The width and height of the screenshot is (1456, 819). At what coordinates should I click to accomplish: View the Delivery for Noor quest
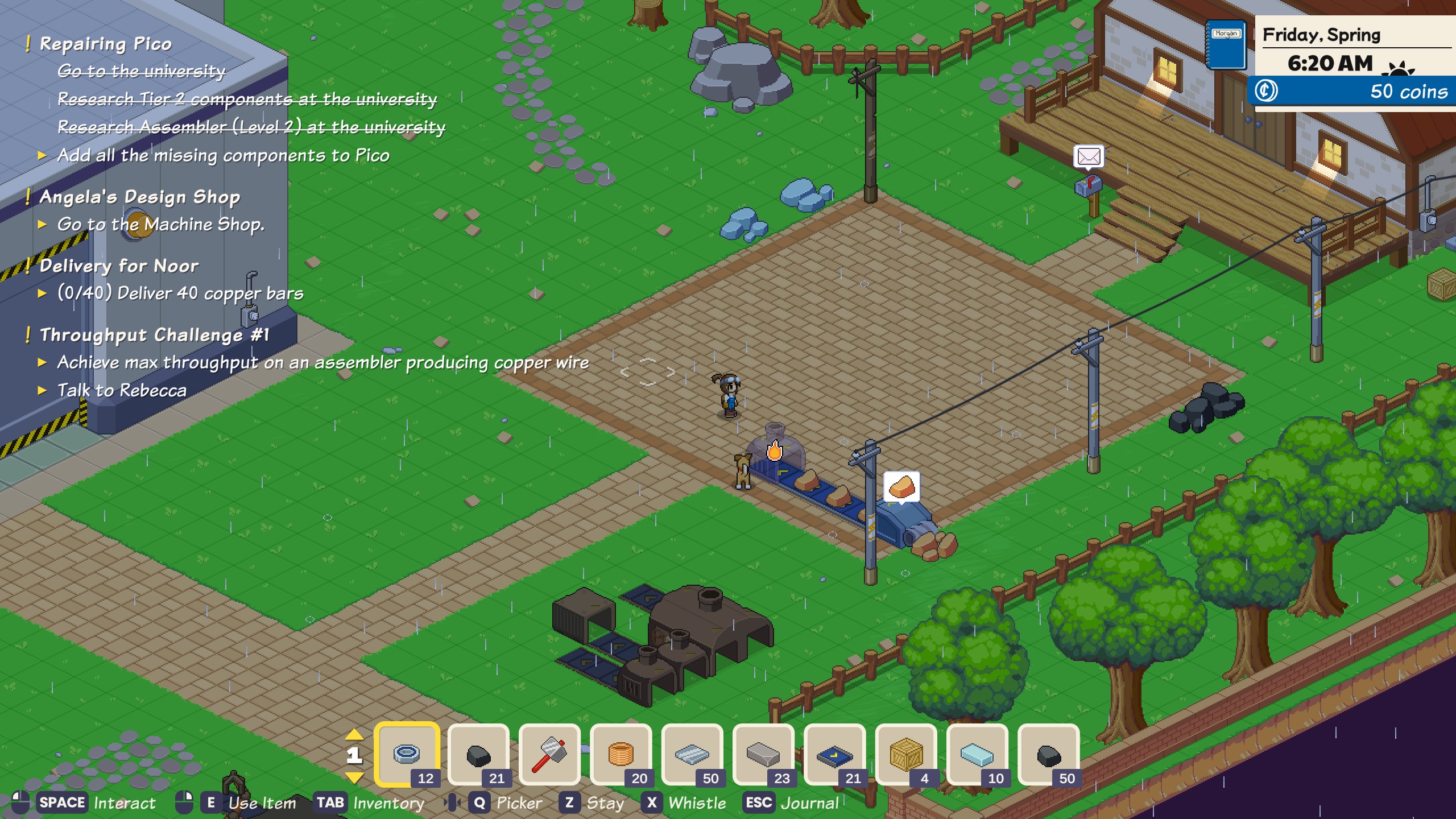point(119,266)
